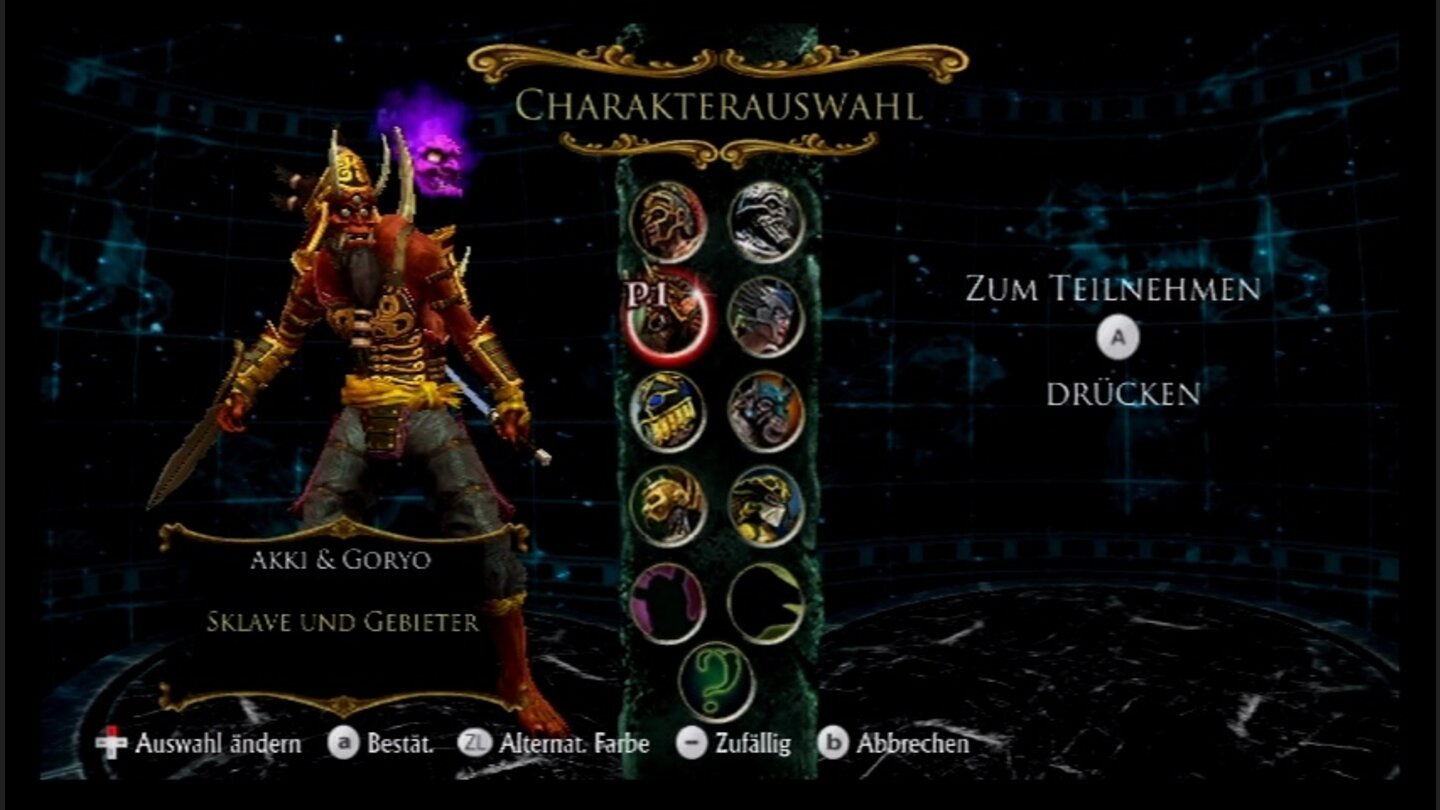1440x810 pixels.
Task: Select the blue-bearded warrior character portrait
Action: tap(764, 412)
